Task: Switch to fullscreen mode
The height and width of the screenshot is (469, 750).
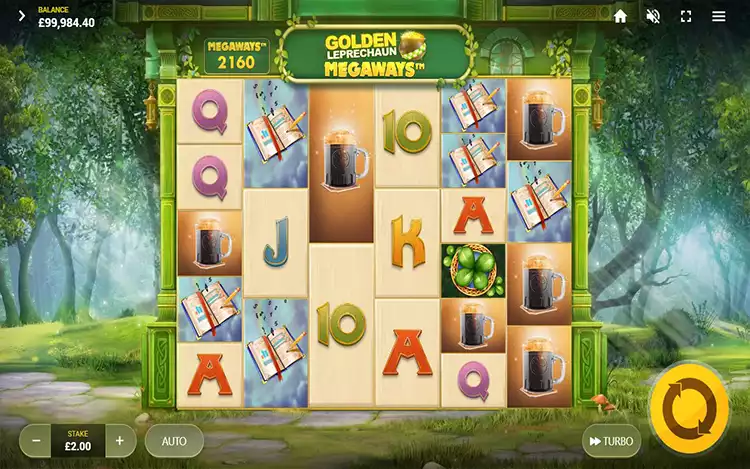Action: pos(686,16)
